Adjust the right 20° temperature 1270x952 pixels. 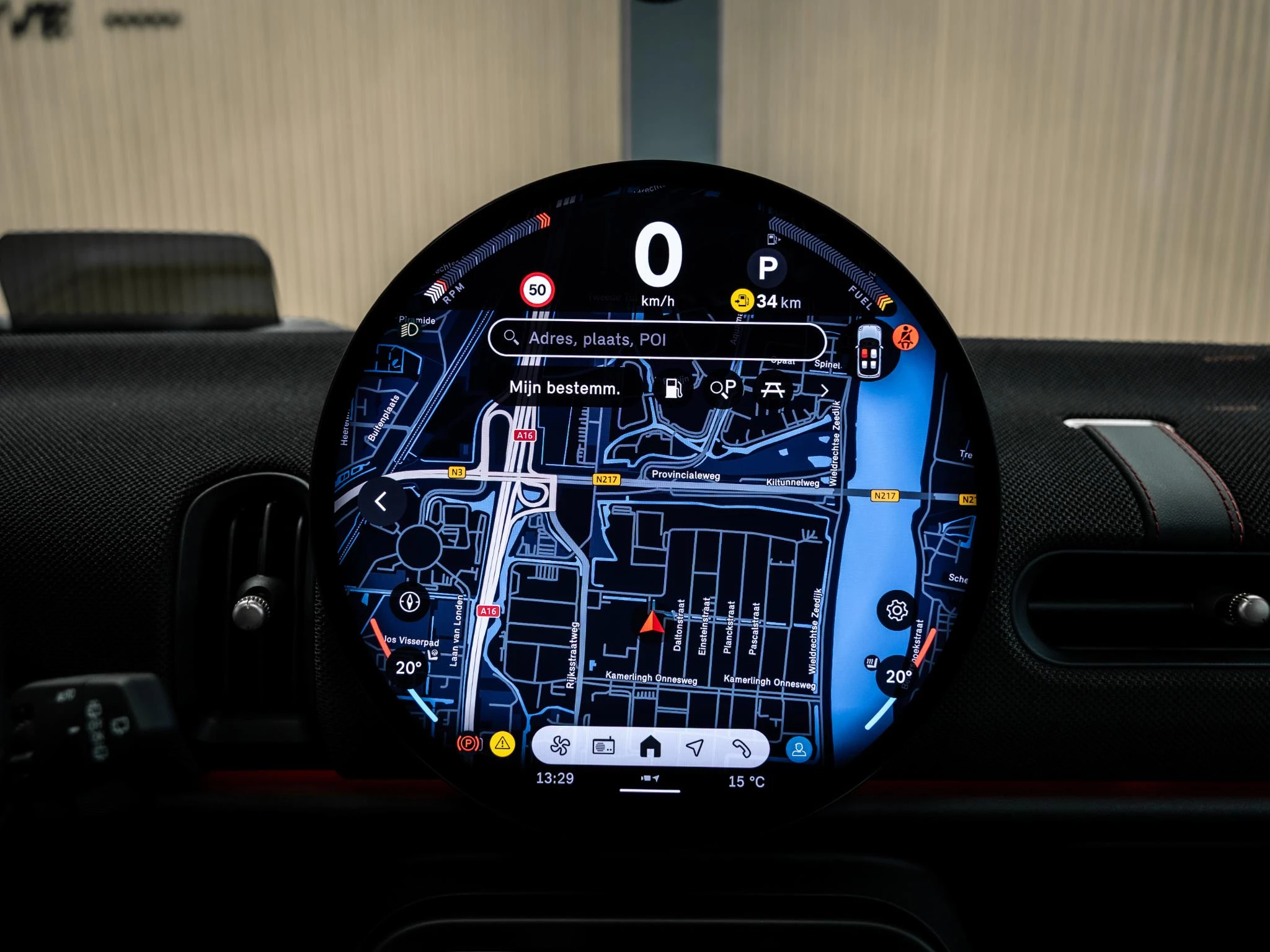coord(898,676)
